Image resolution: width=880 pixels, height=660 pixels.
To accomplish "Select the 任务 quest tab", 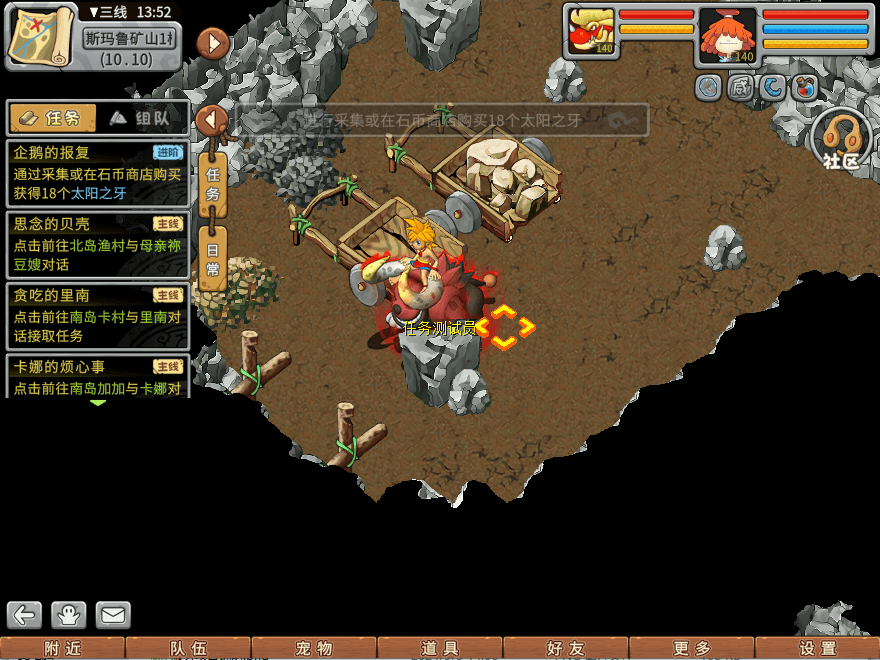I will pyautogui.click(x=52, y=118).
